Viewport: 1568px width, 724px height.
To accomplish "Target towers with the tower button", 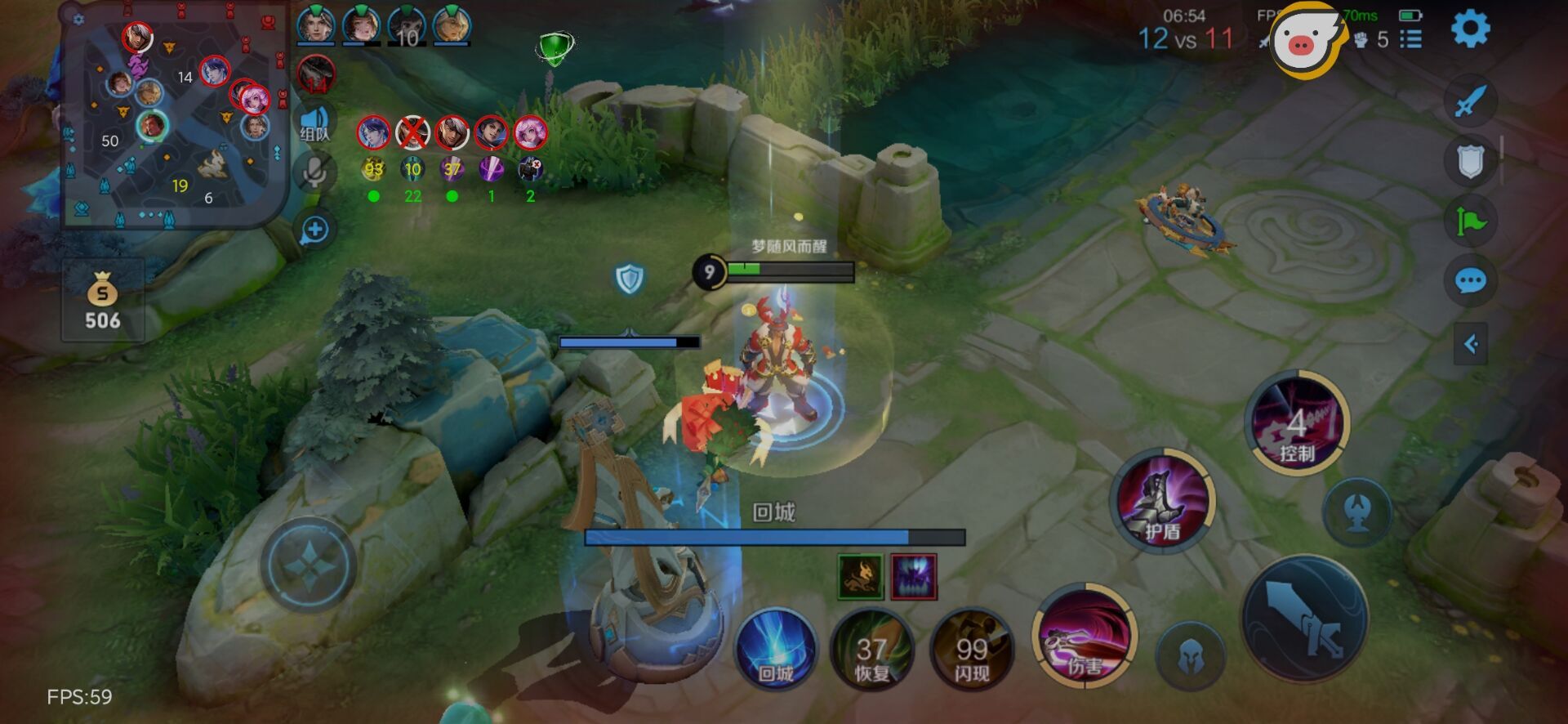I will [1356, 512].
